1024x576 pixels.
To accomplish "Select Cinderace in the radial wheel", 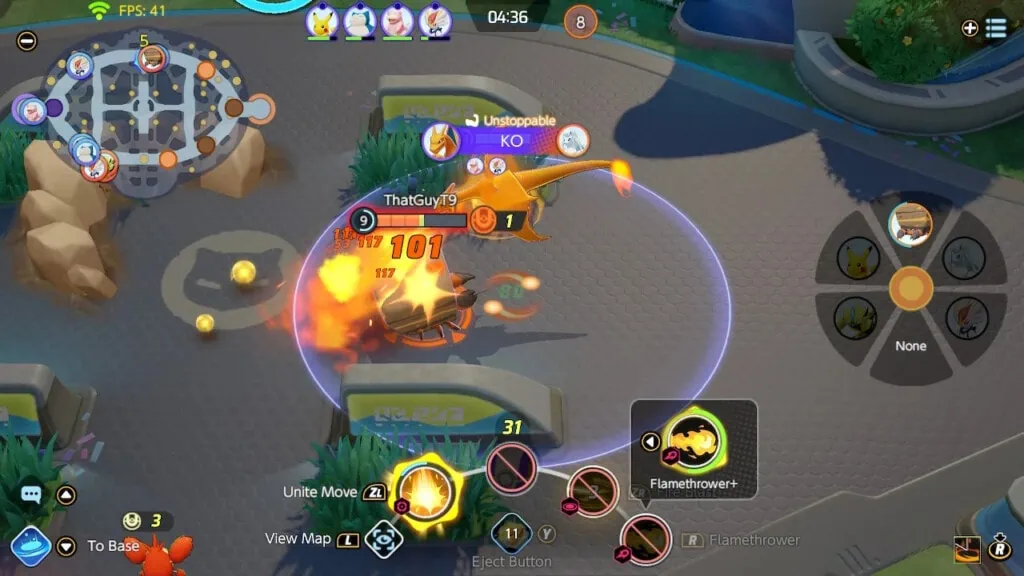I will click(966, 318).
